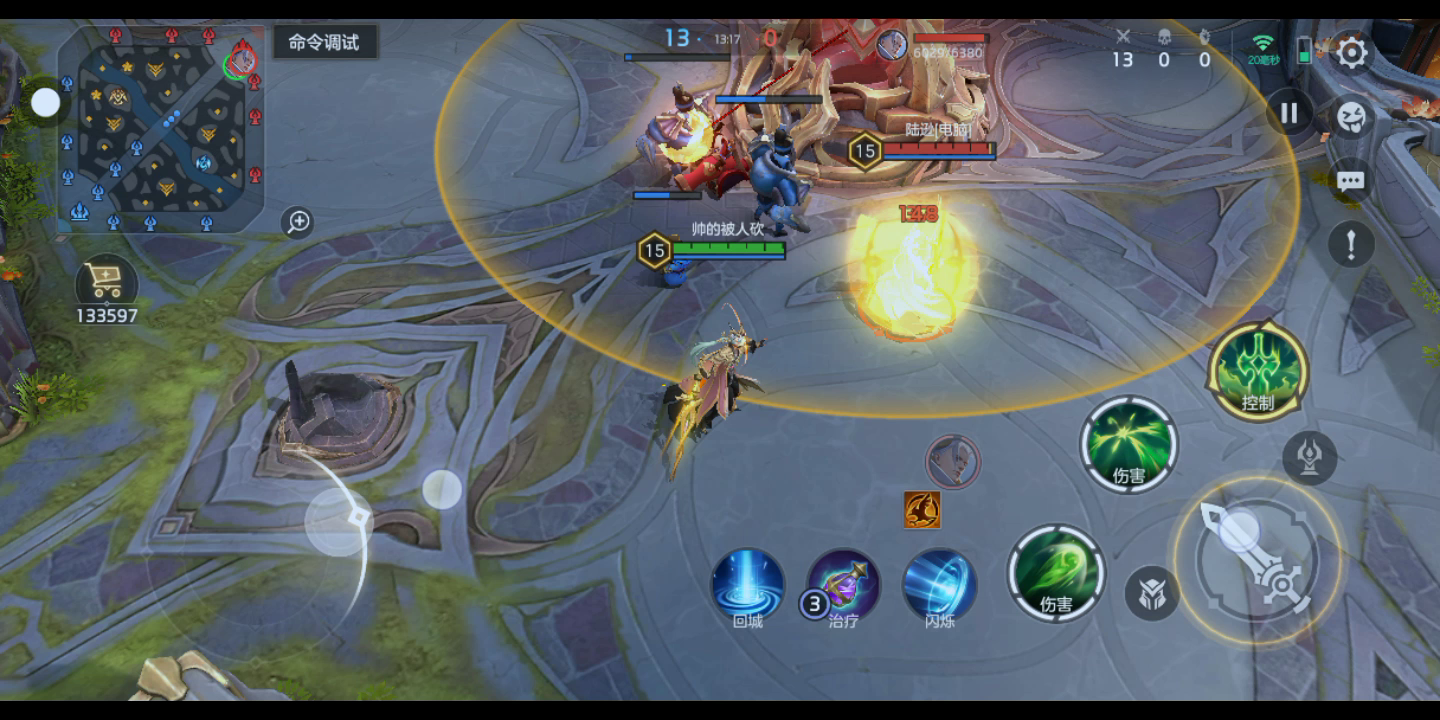Tap the sword basic attack button
Image resolution: width=1440 pixels, height=720 pixels.
click(x=1258, y=560)
